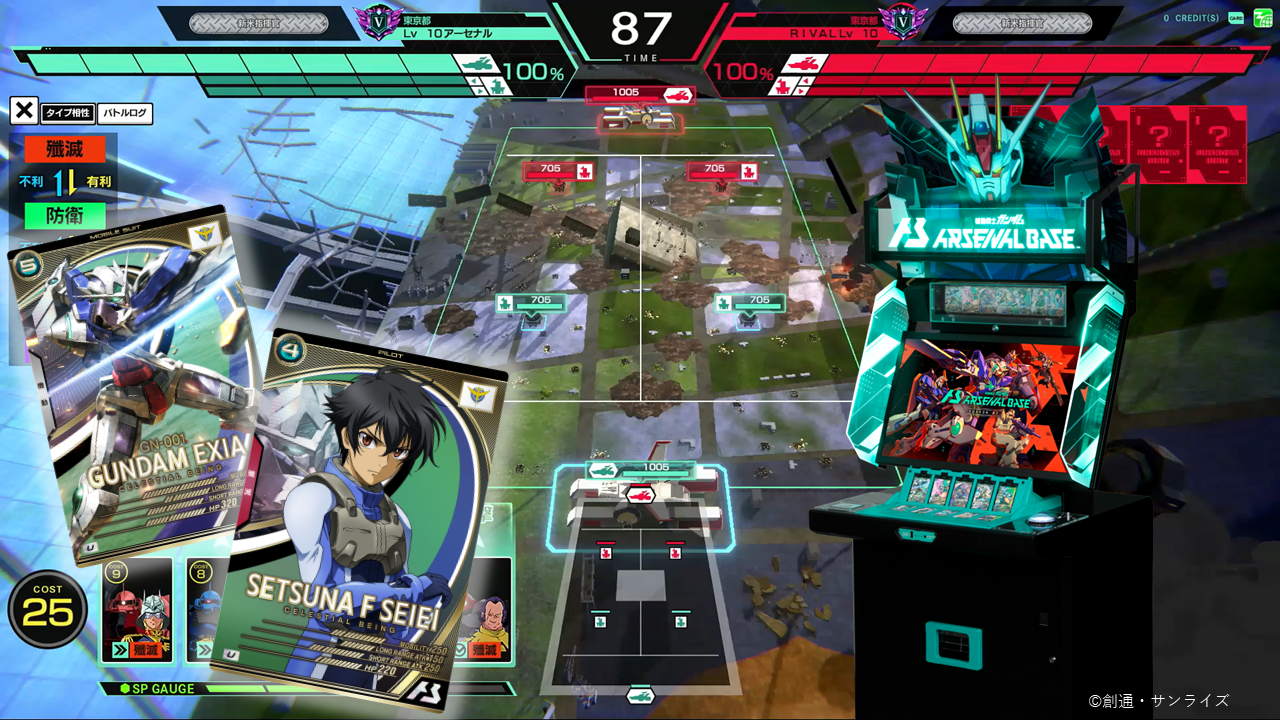
Task: Expand the right-side pilot card chevron
Action: [461, 648]
